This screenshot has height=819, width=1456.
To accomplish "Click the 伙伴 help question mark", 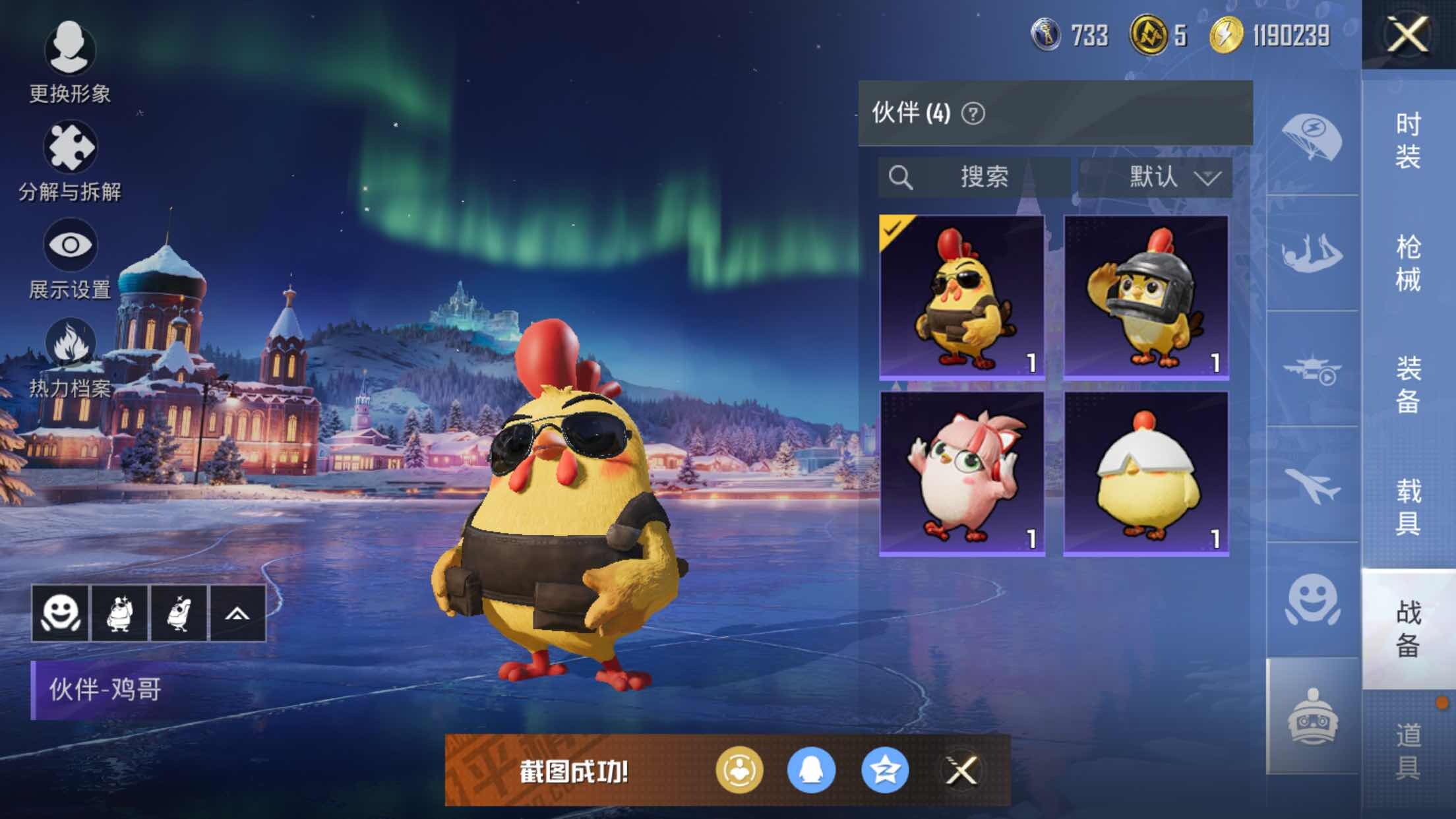I will pyautogui.click(x=973, y=113).
